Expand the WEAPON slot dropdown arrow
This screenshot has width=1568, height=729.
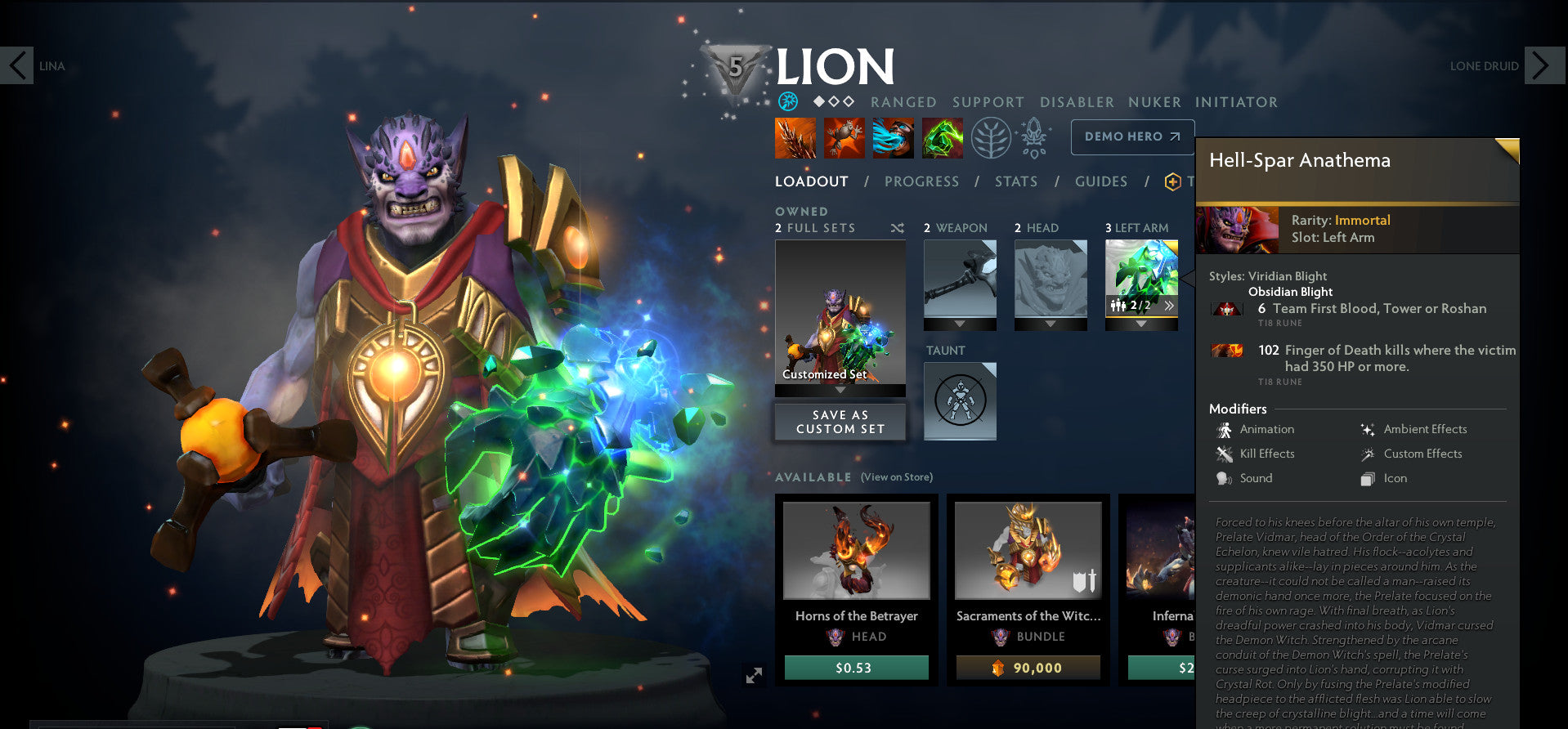point(960,323)
